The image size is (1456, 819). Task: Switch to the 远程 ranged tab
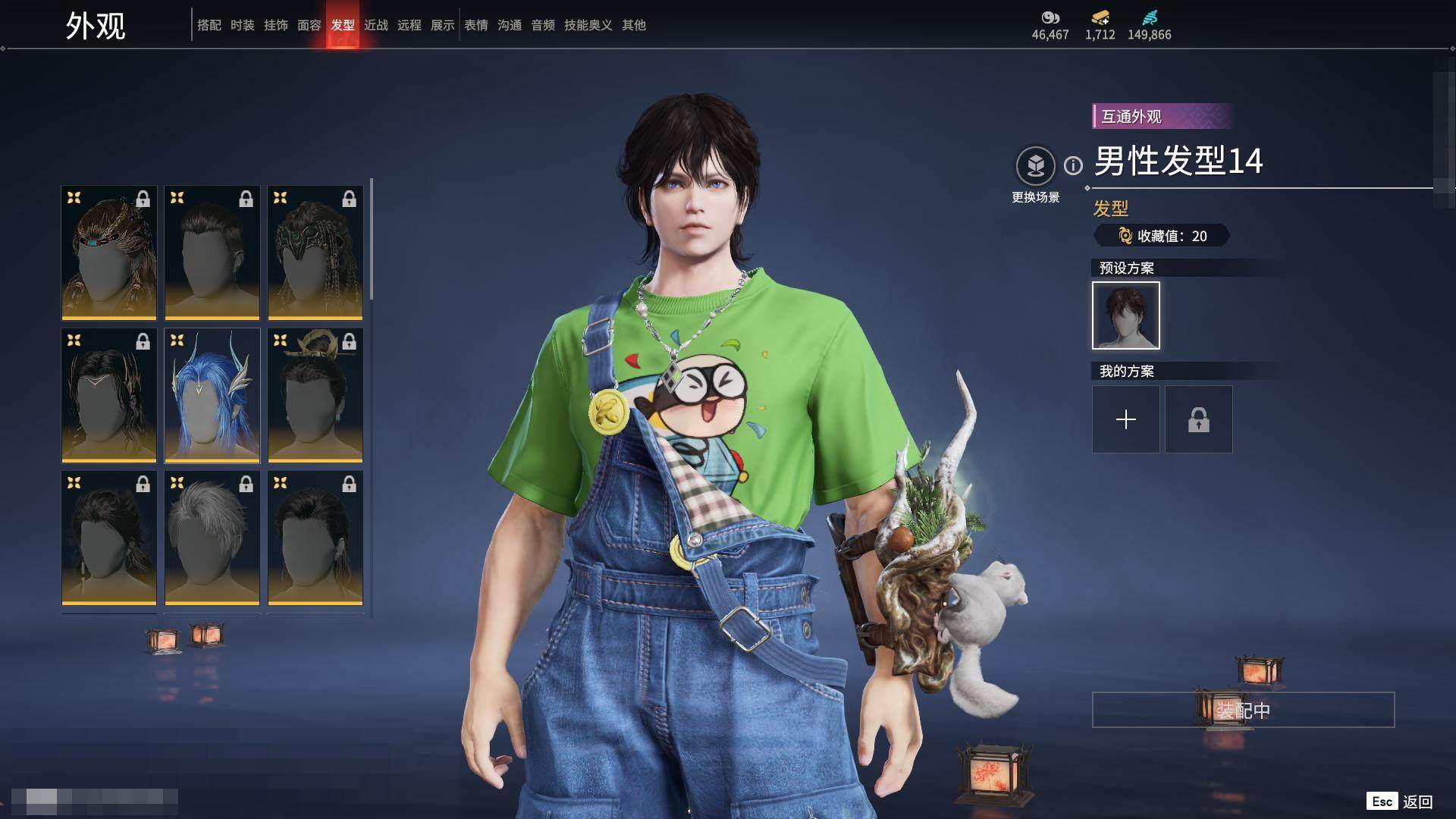(409, 25)
